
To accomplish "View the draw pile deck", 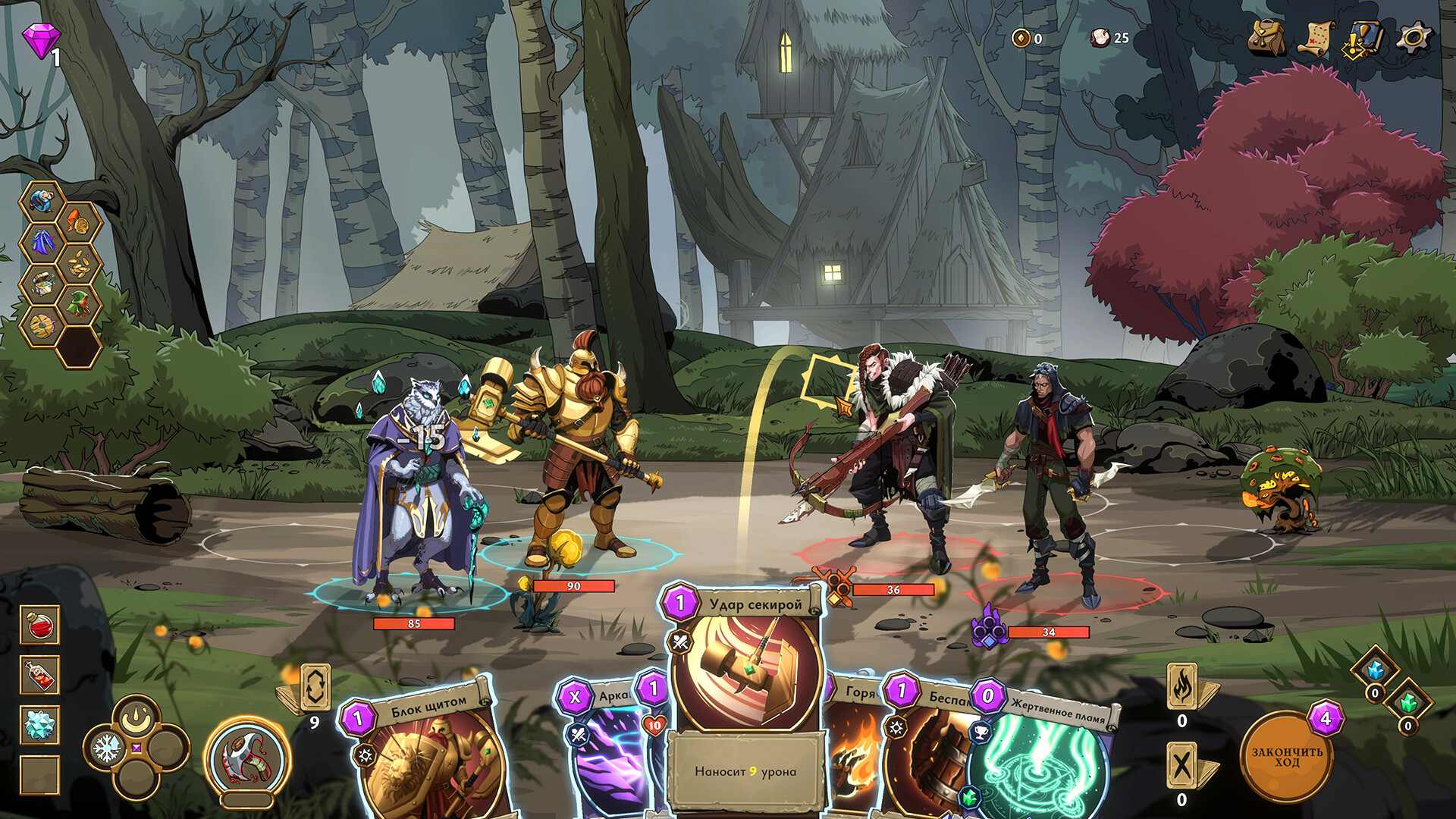I will 315,687.
